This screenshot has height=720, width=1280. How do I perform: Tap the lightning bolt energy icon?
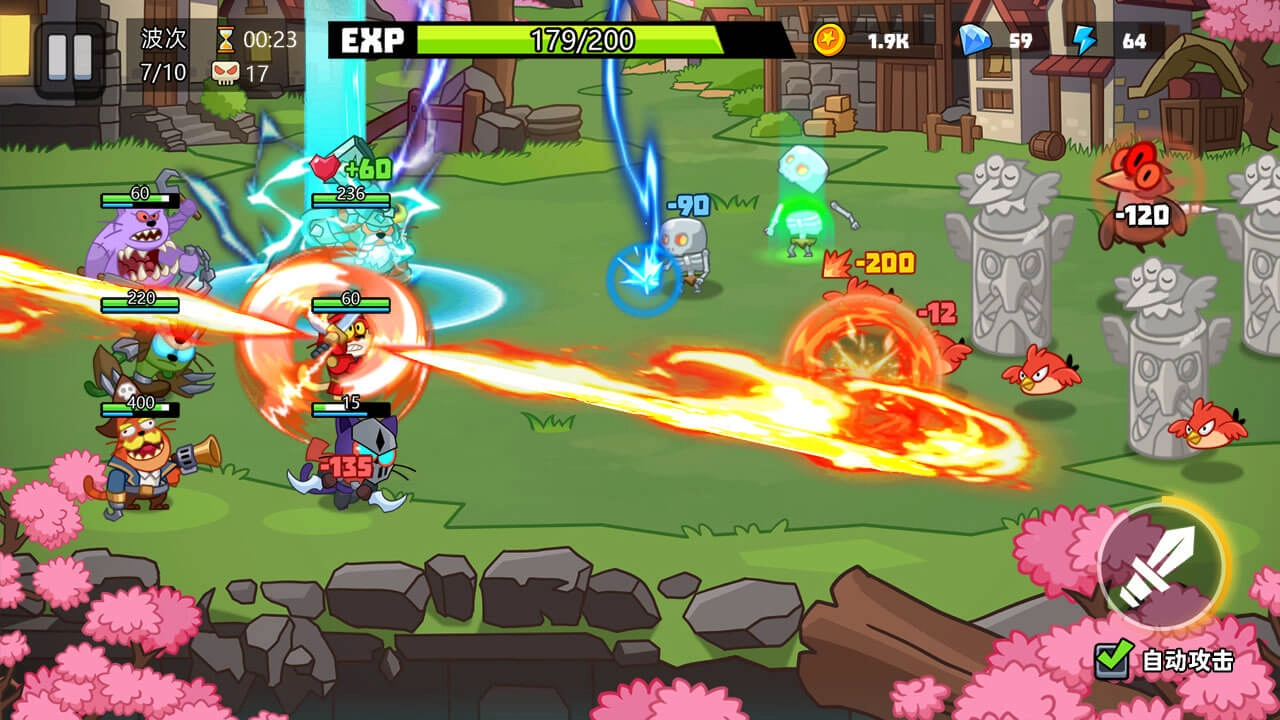point(1085,40)
